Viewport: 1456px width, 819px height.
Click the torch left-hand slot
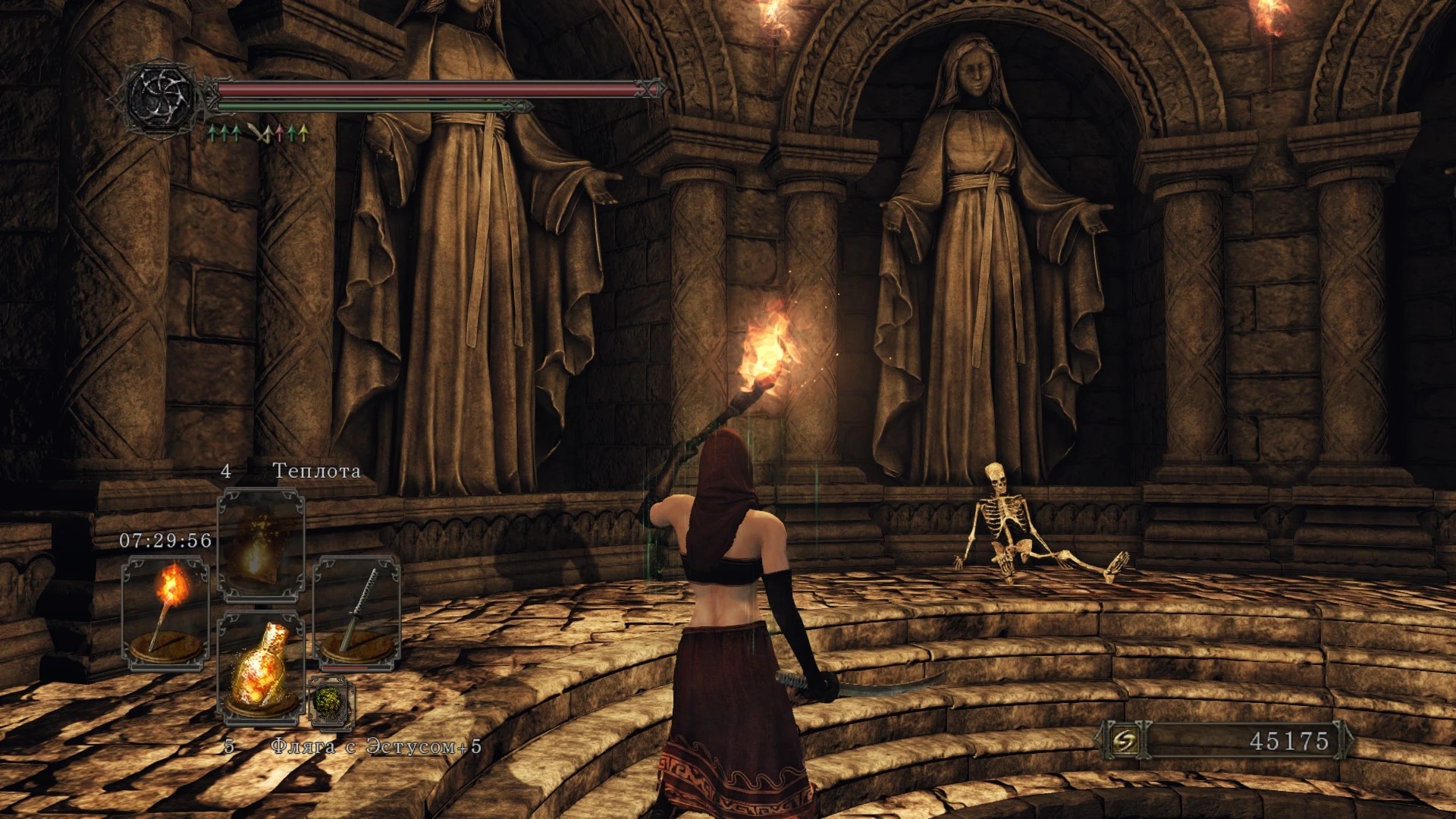(165, 613)
